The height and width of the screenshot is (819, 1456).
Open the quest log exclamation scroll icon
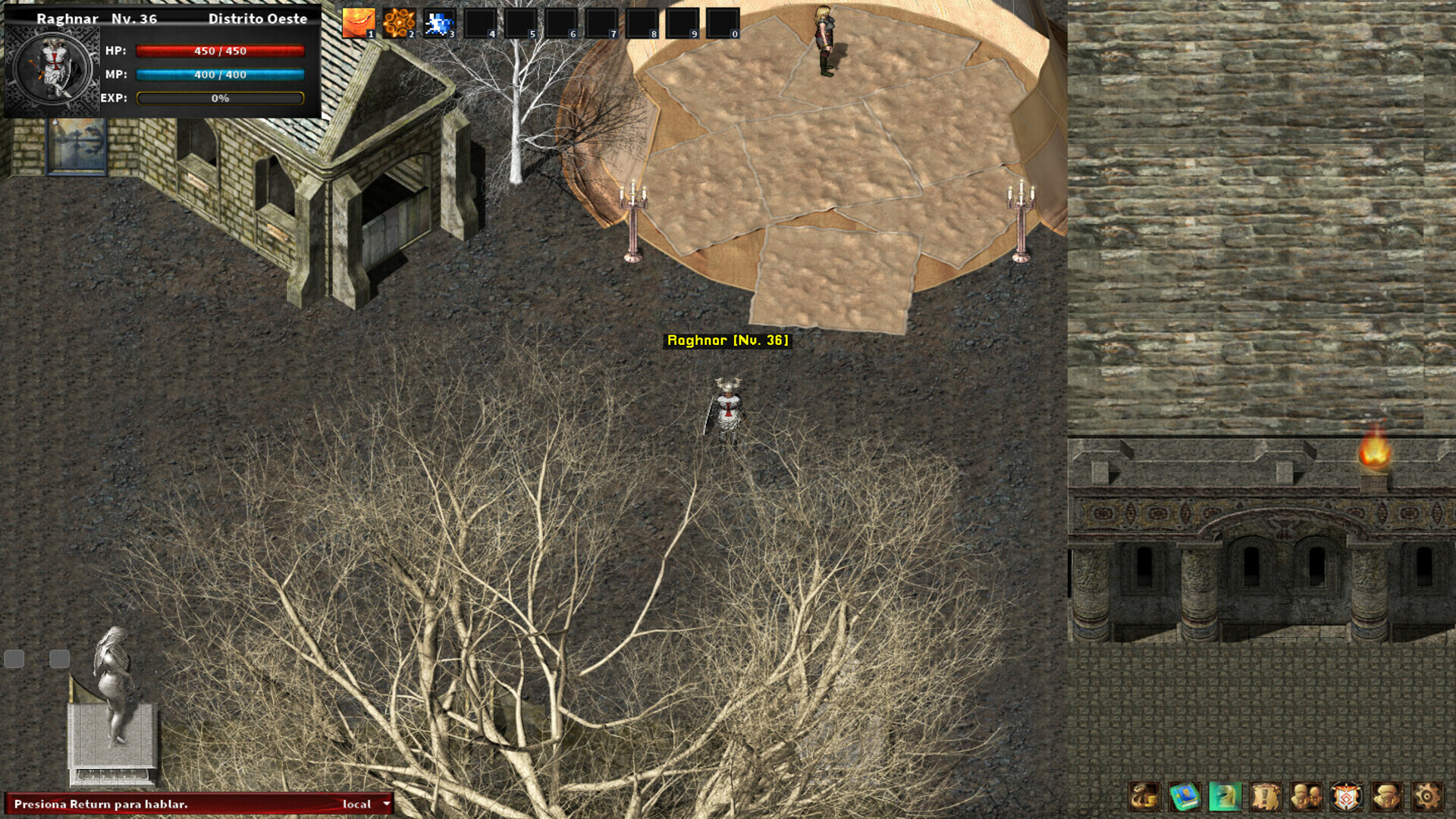point(1267,796)
